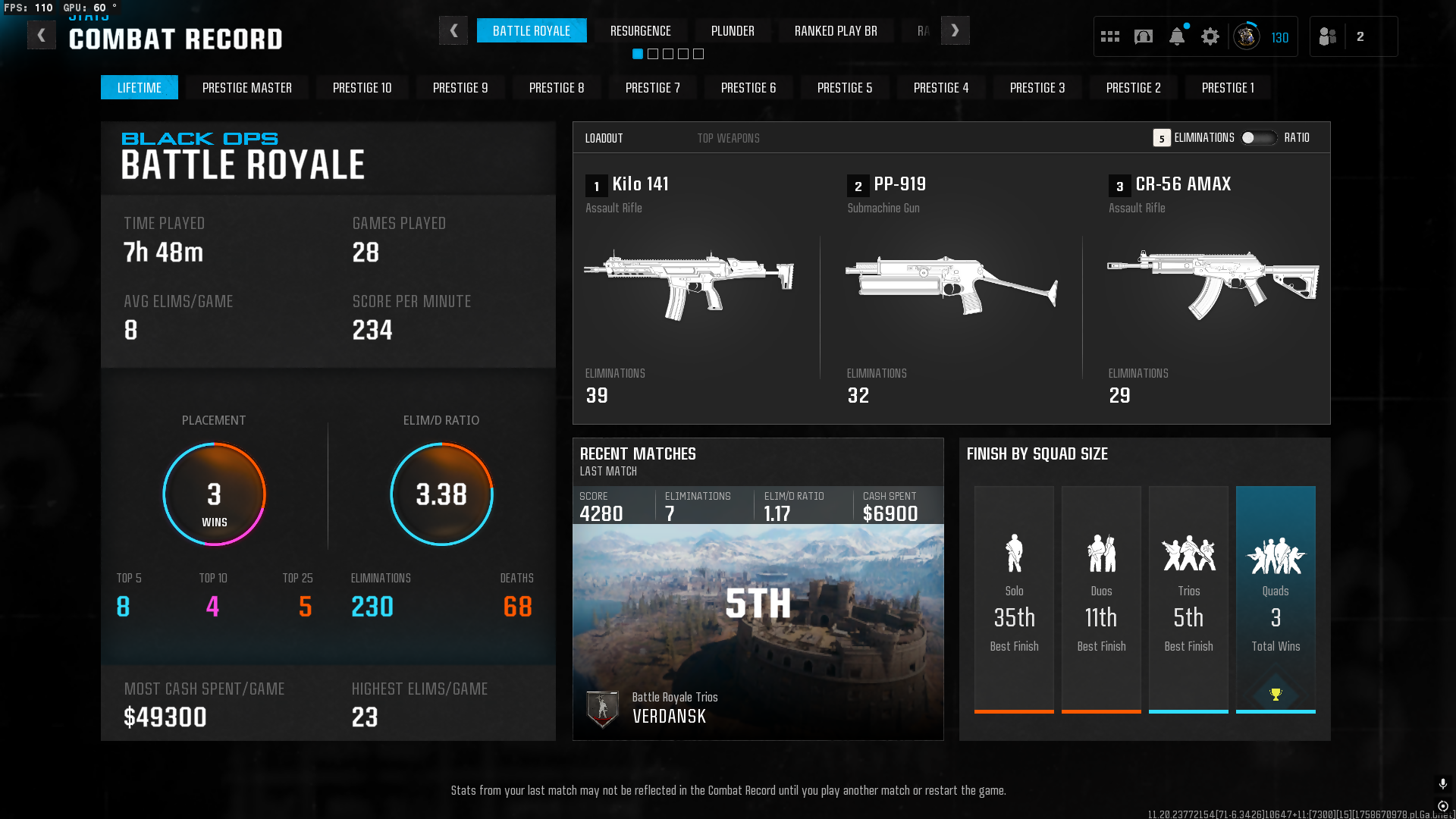1456x819 pixels.
Task: Click the left arrow beside Battle Royale
Action: 453,31
